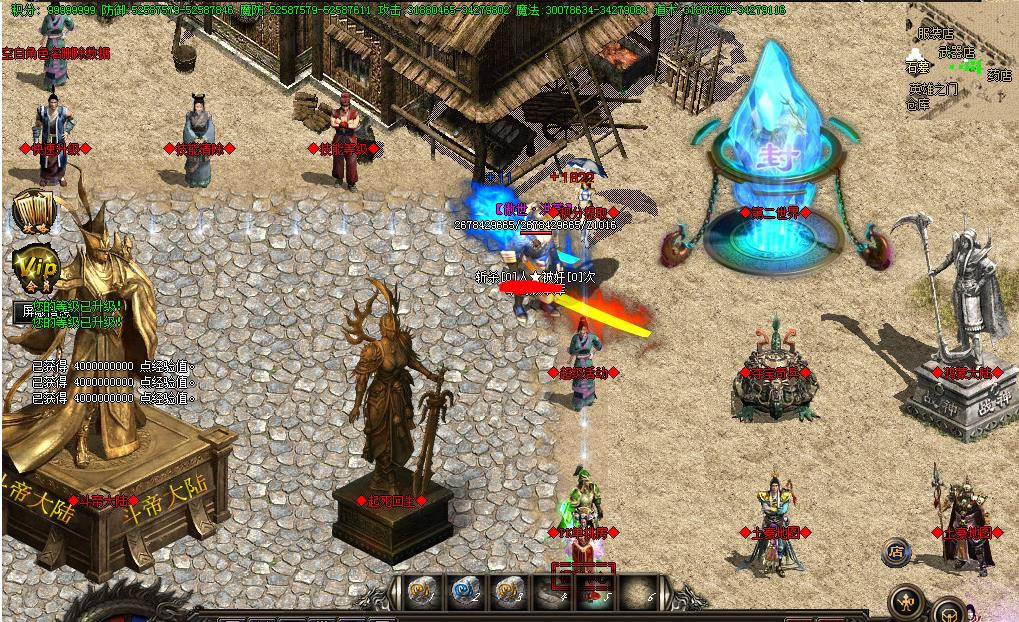
Task: Use the first hotbar scroll item
Action: (x=421, y=592)
